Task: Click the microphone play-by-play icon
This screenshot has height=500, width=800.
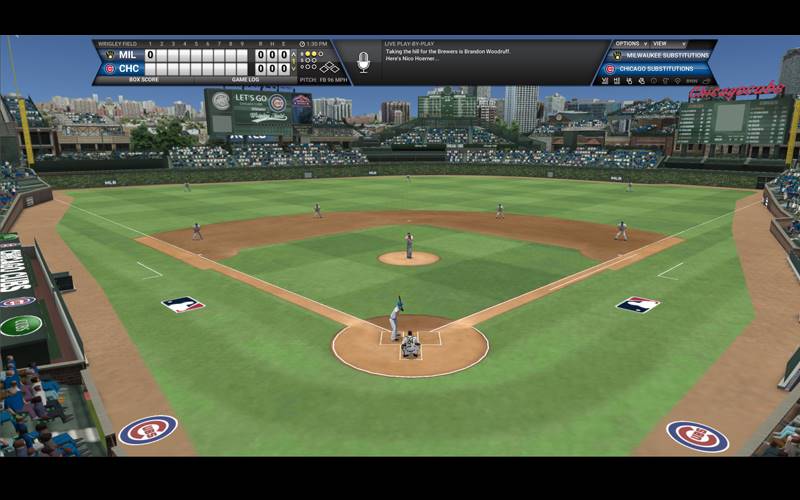Action: coord(363,63)
